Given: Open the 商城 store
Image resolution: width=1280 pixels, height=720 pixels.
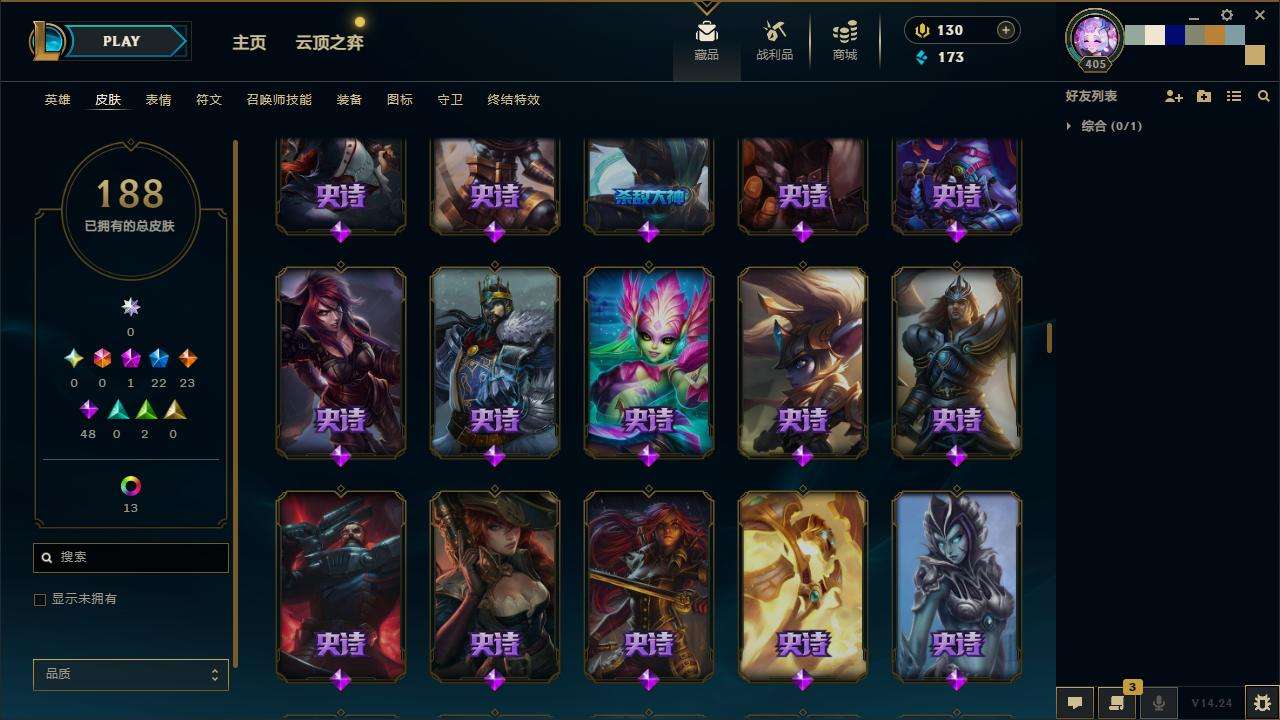Looking at the screenshot, I should click(x=845, y=41).
